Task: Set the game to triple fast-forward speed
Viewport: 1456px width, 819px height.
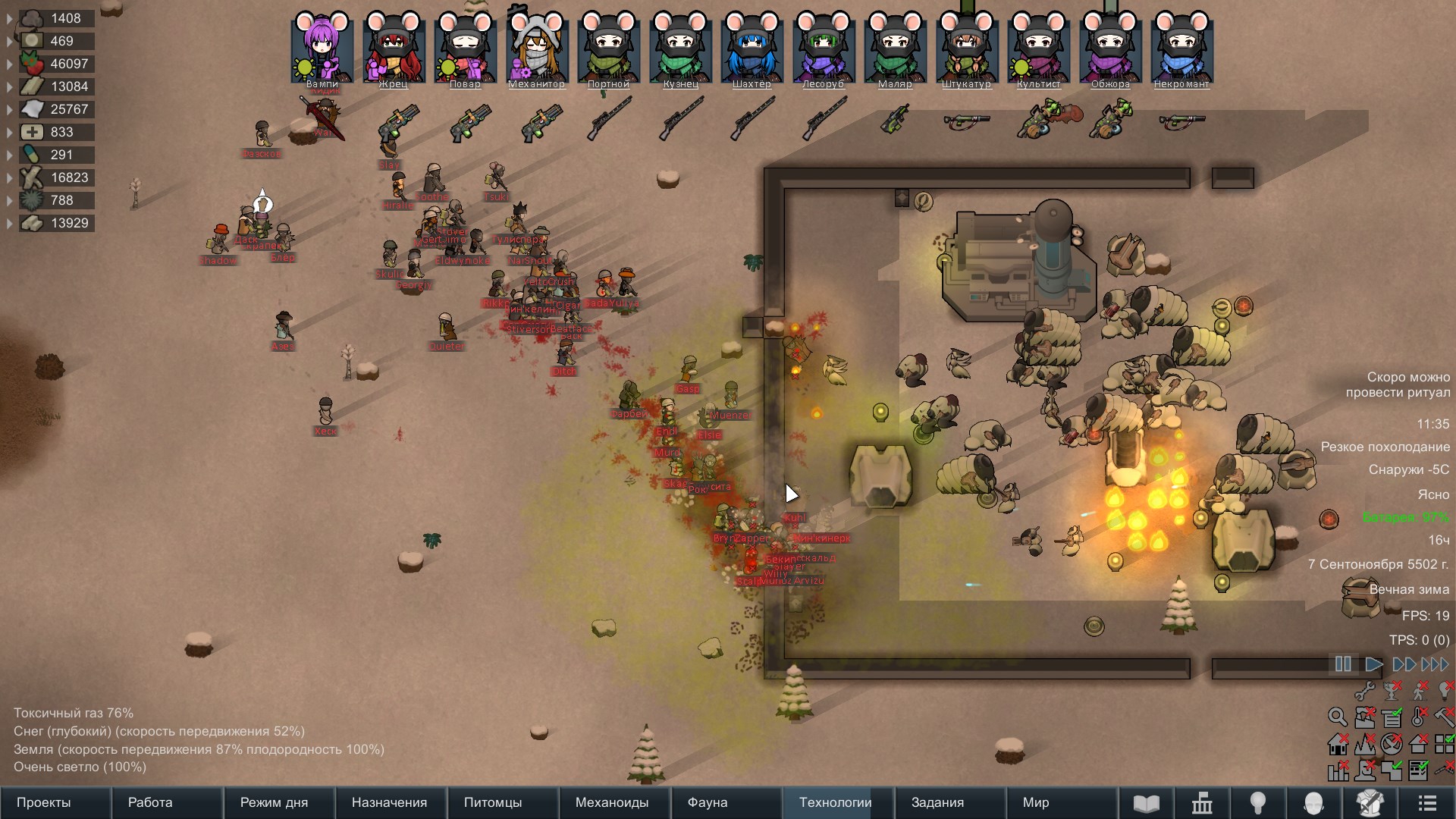Action: coord(1435,664)
